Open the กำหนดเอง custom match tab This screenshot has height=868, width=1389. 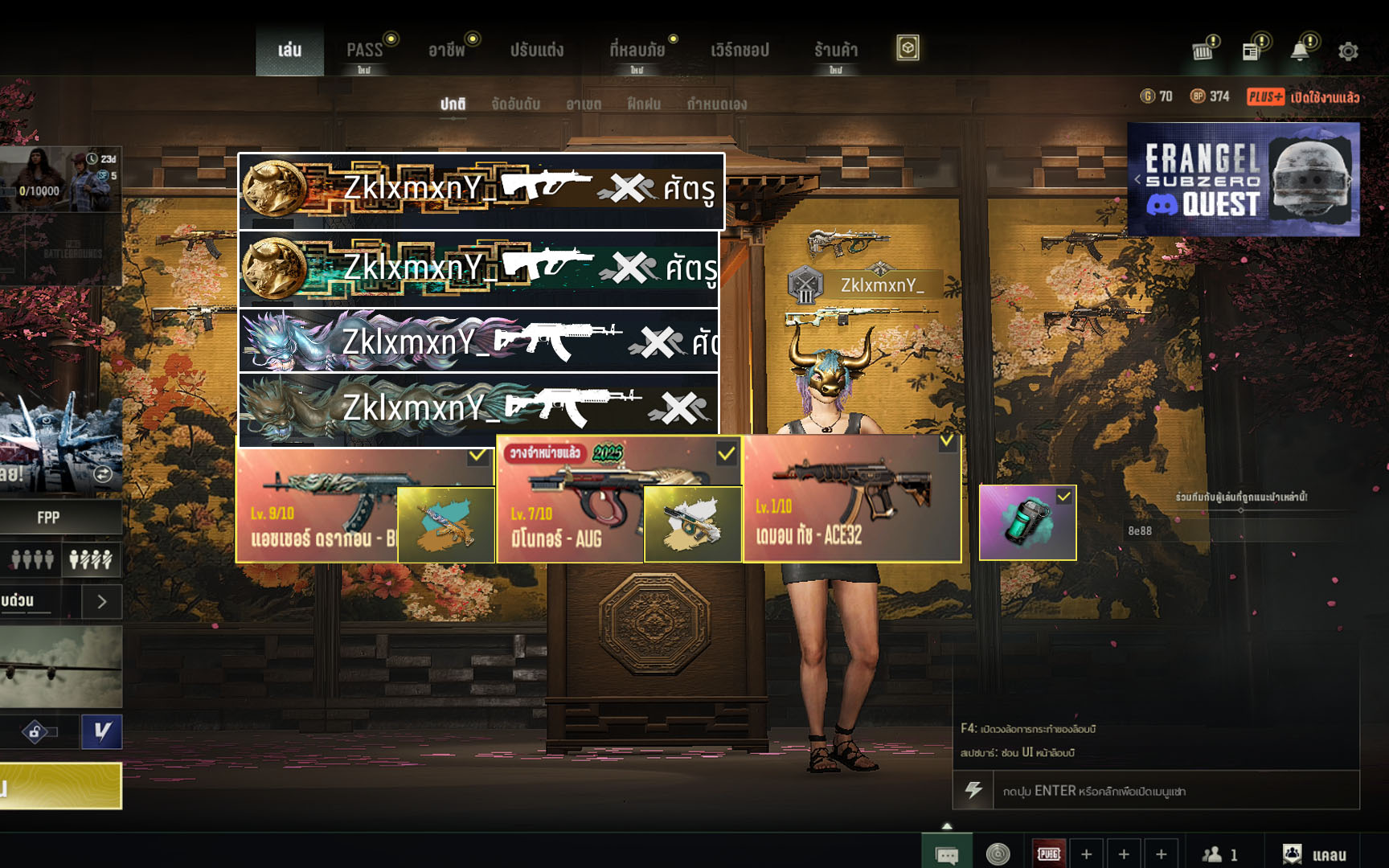pyautogui.click(x=716, y=104)
